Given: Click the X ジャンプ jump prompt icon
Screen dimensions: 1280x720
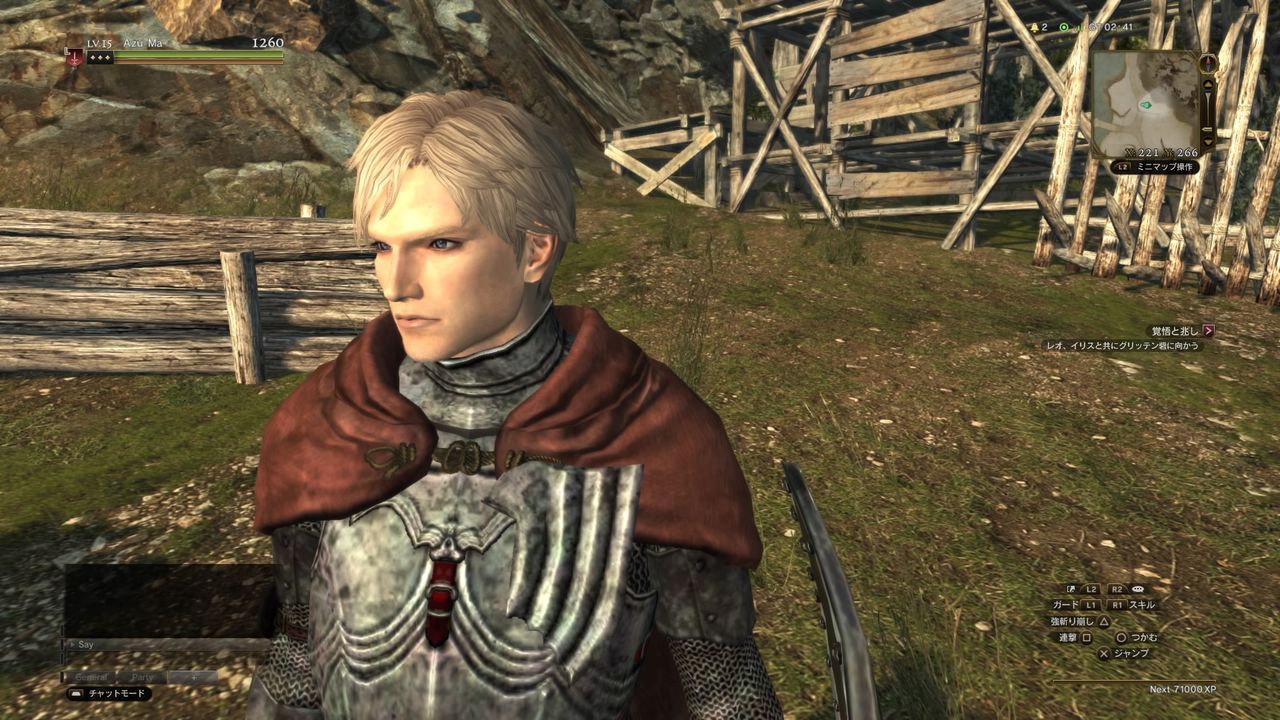Looking at the screenshot, I should 1104,652.
